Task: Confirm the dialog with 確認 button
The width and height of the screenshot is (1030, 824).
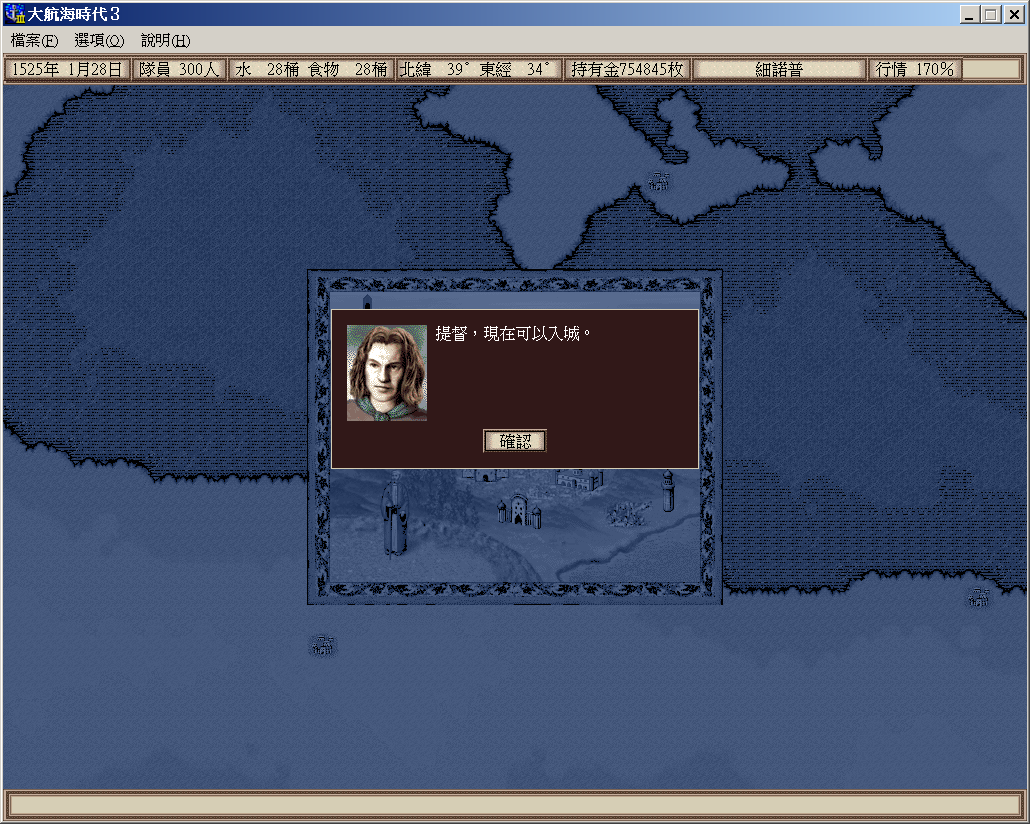Action: tap(515, 441)
